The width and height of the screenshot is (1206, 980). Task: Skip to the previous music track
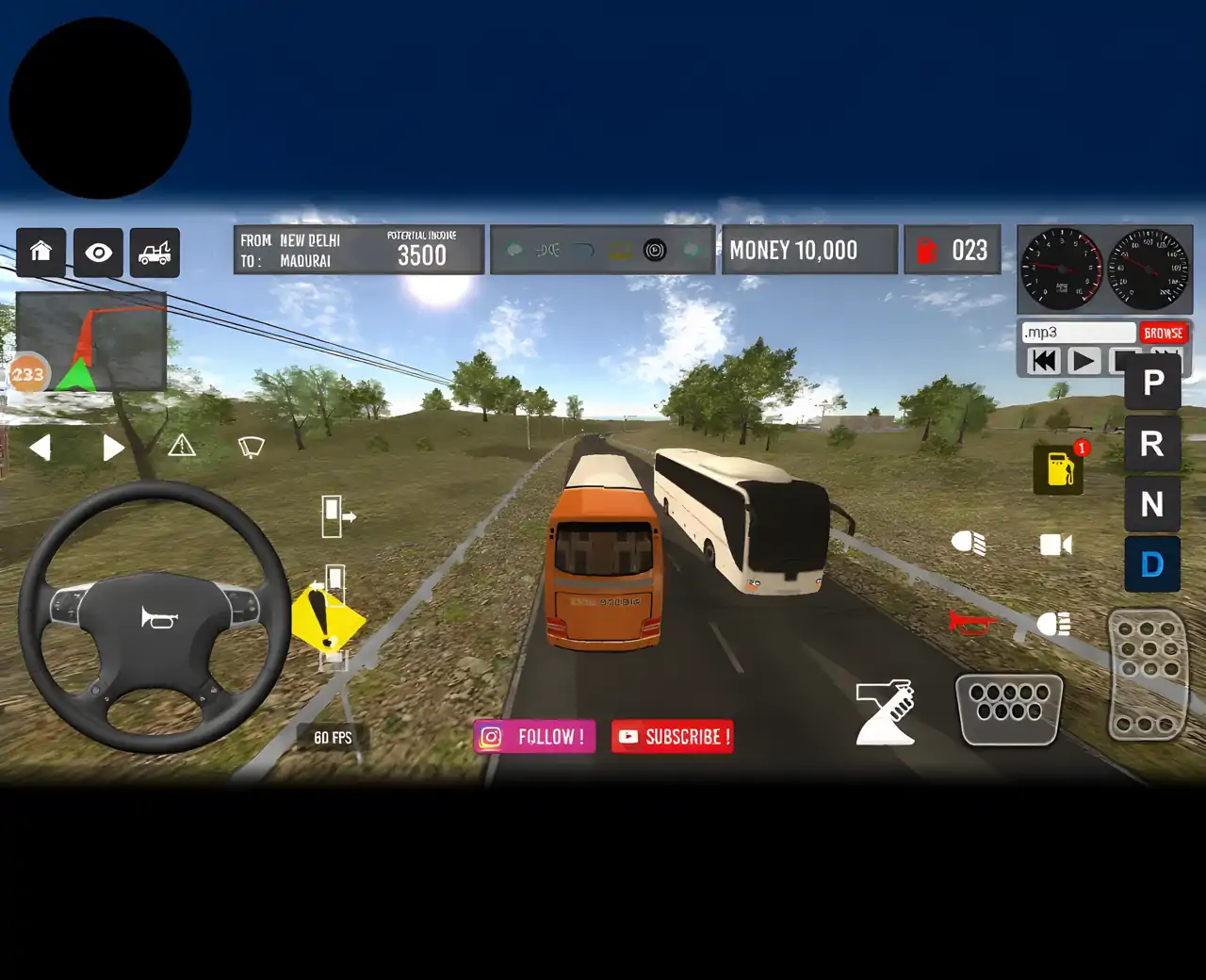click(x=1043, y=361)
